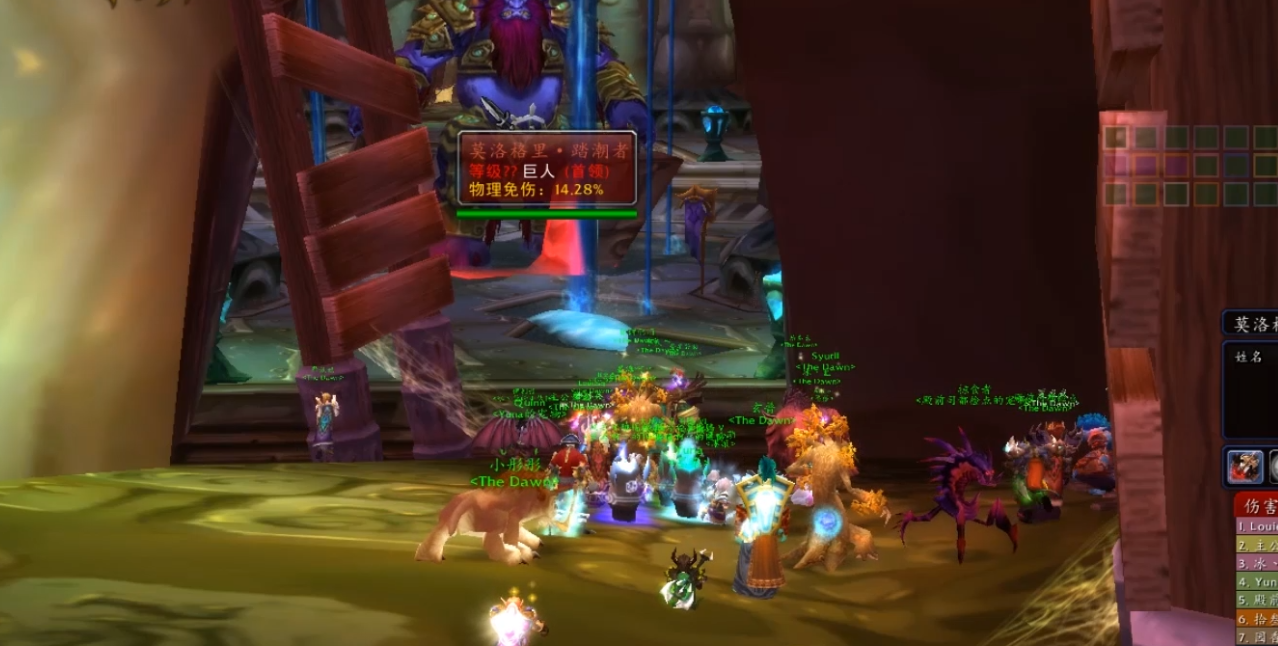Viewport: 1278px width, 646px height.
Task: Pick the fifth damage row starting with 殿
Action: tap(1257, 599)
